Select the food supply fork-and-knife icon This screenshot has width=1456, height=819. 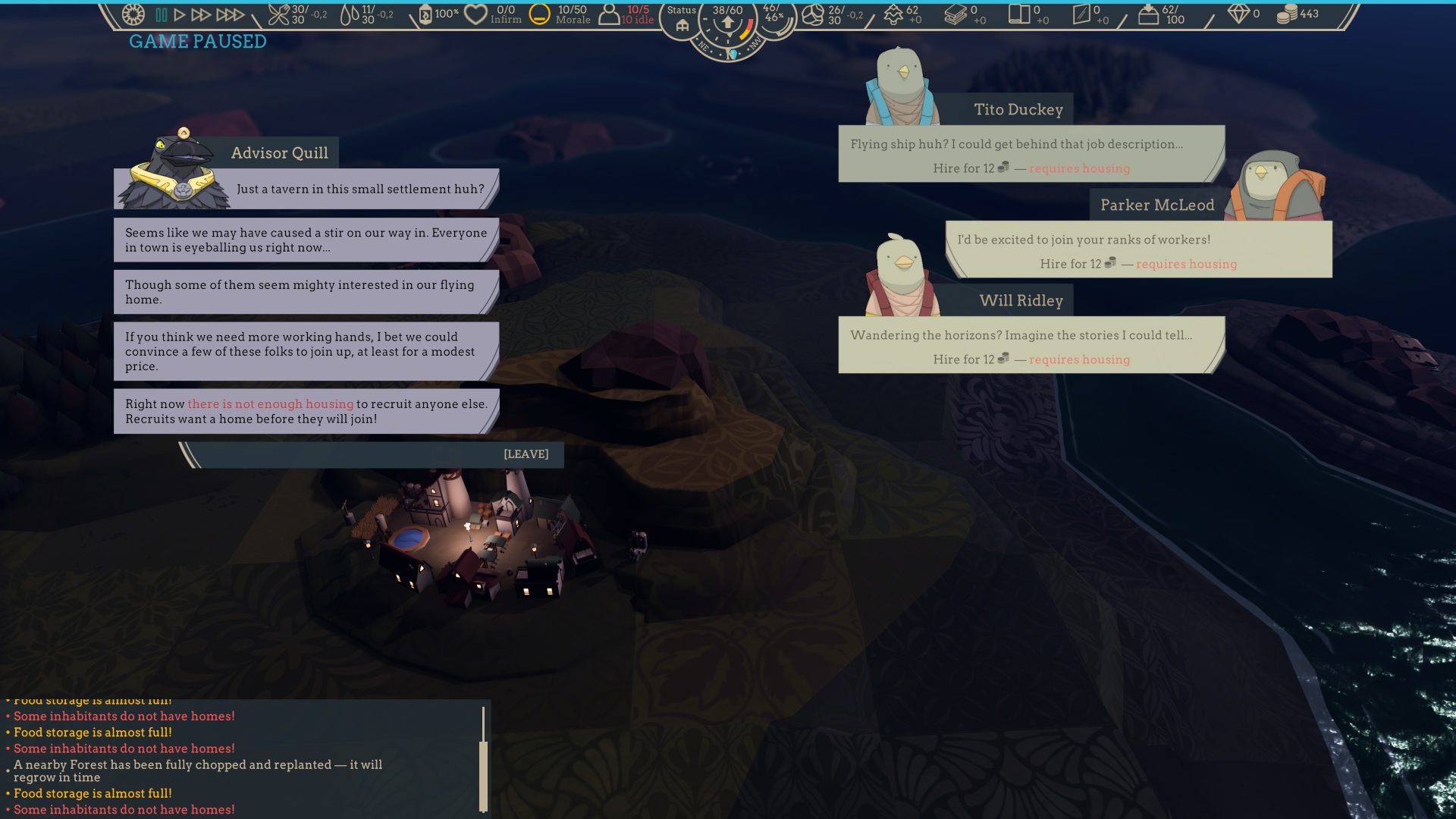[x=278, y=14]
